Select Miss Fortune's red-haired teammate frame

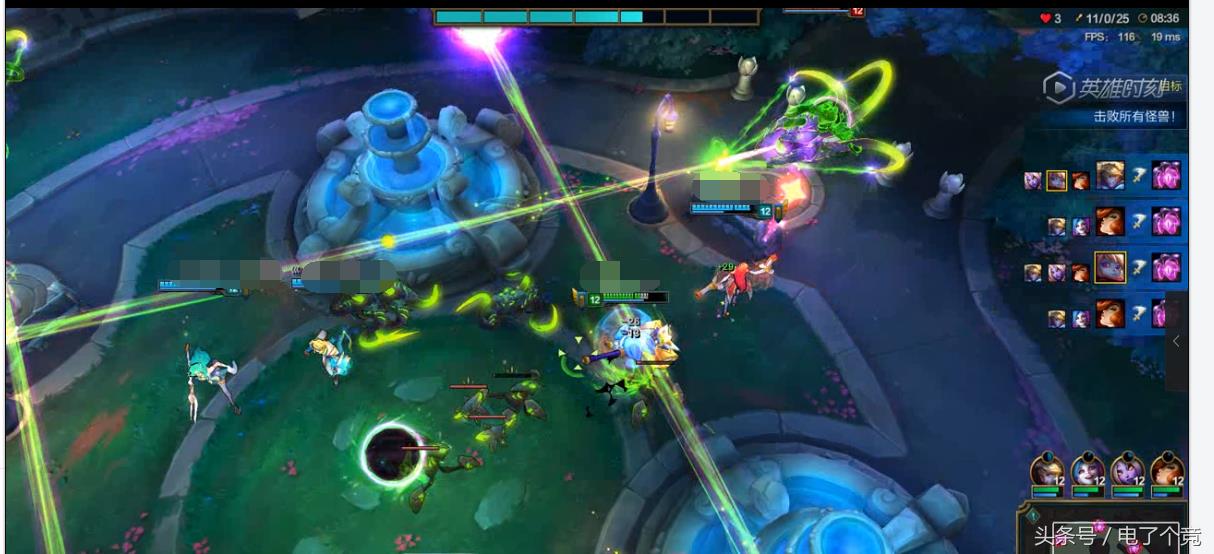1166,472
